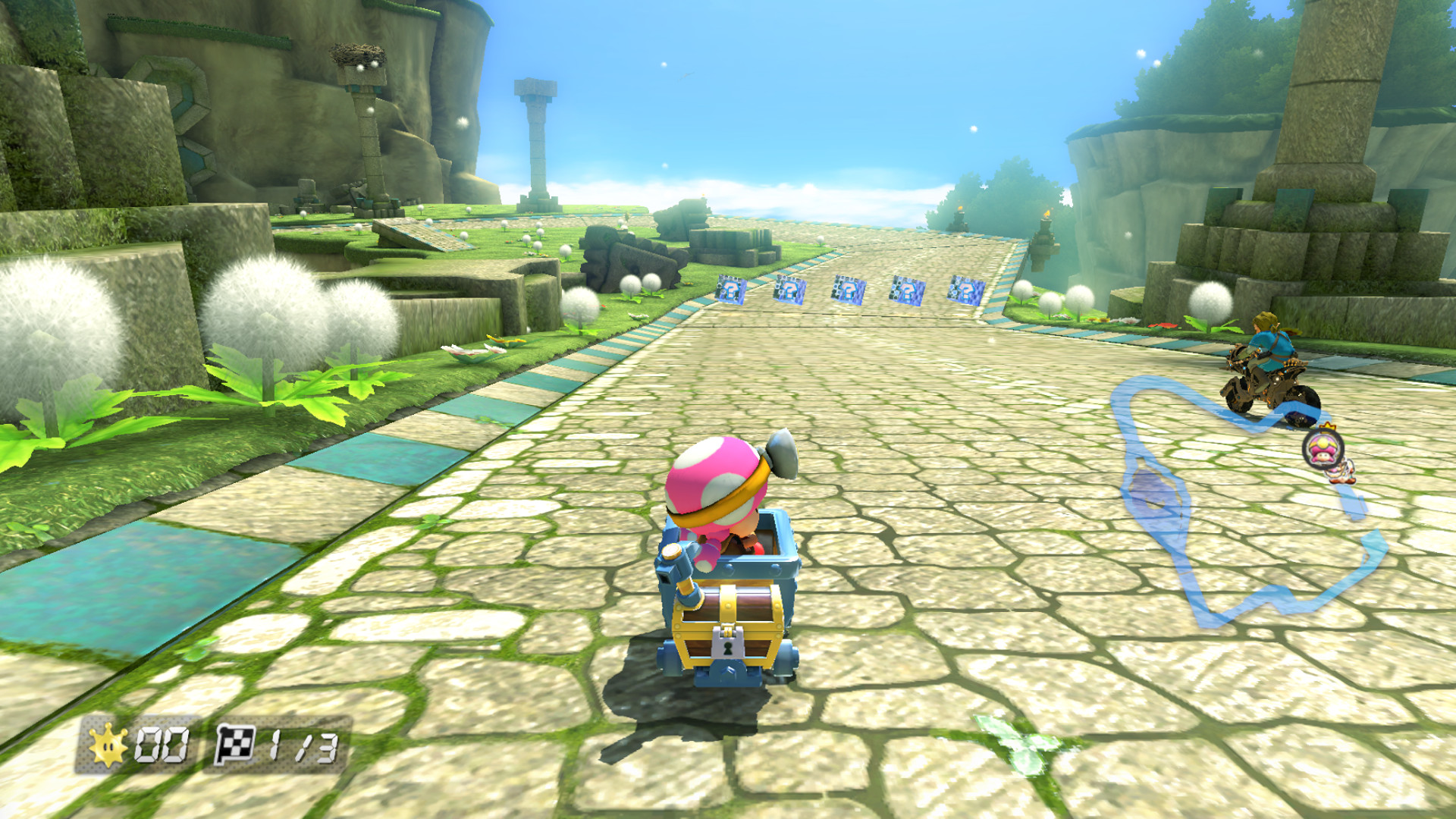This screenshot has width=1456, height=819.
Task: Click the rightmost question-mark item box
Action: [x=967, y=290]
